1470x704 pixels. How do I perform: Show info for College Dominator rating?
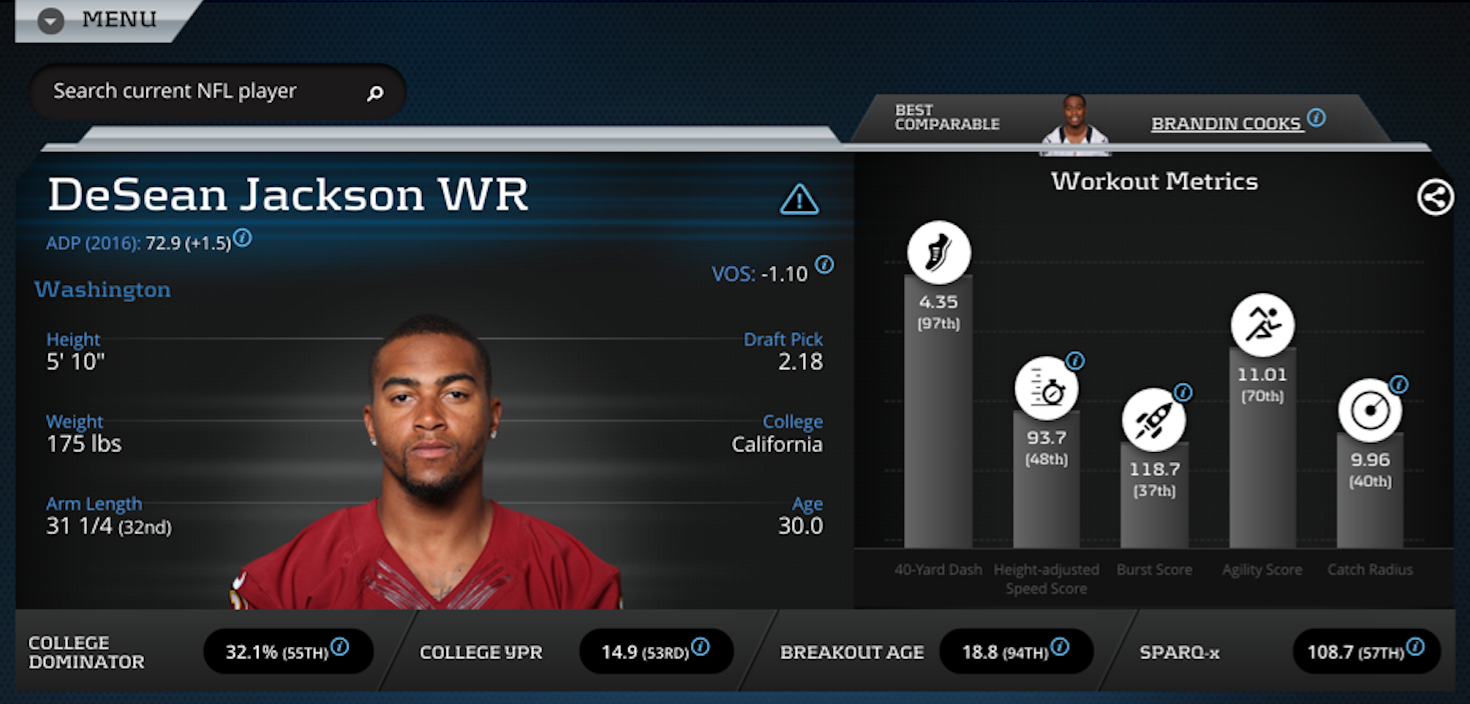point(340,647)
